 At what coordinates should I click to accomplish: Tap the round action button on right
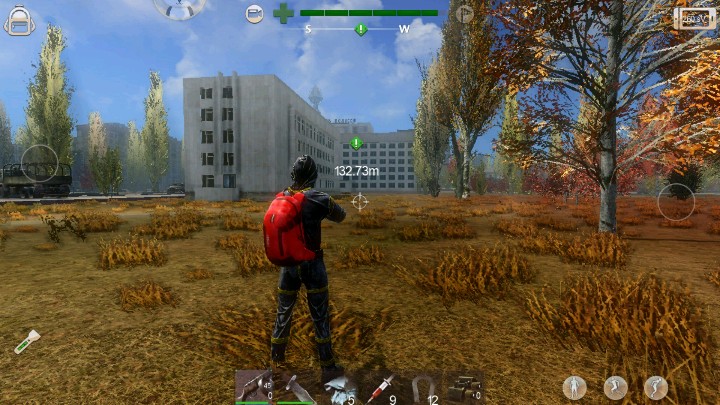tap(676, 202)
